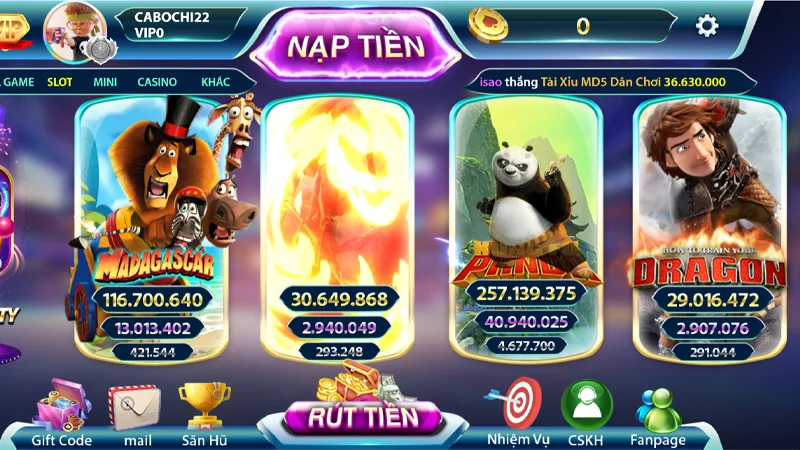800x450 pixels.
Task: Open settings with the gear icon
Action: coord(707,26)
